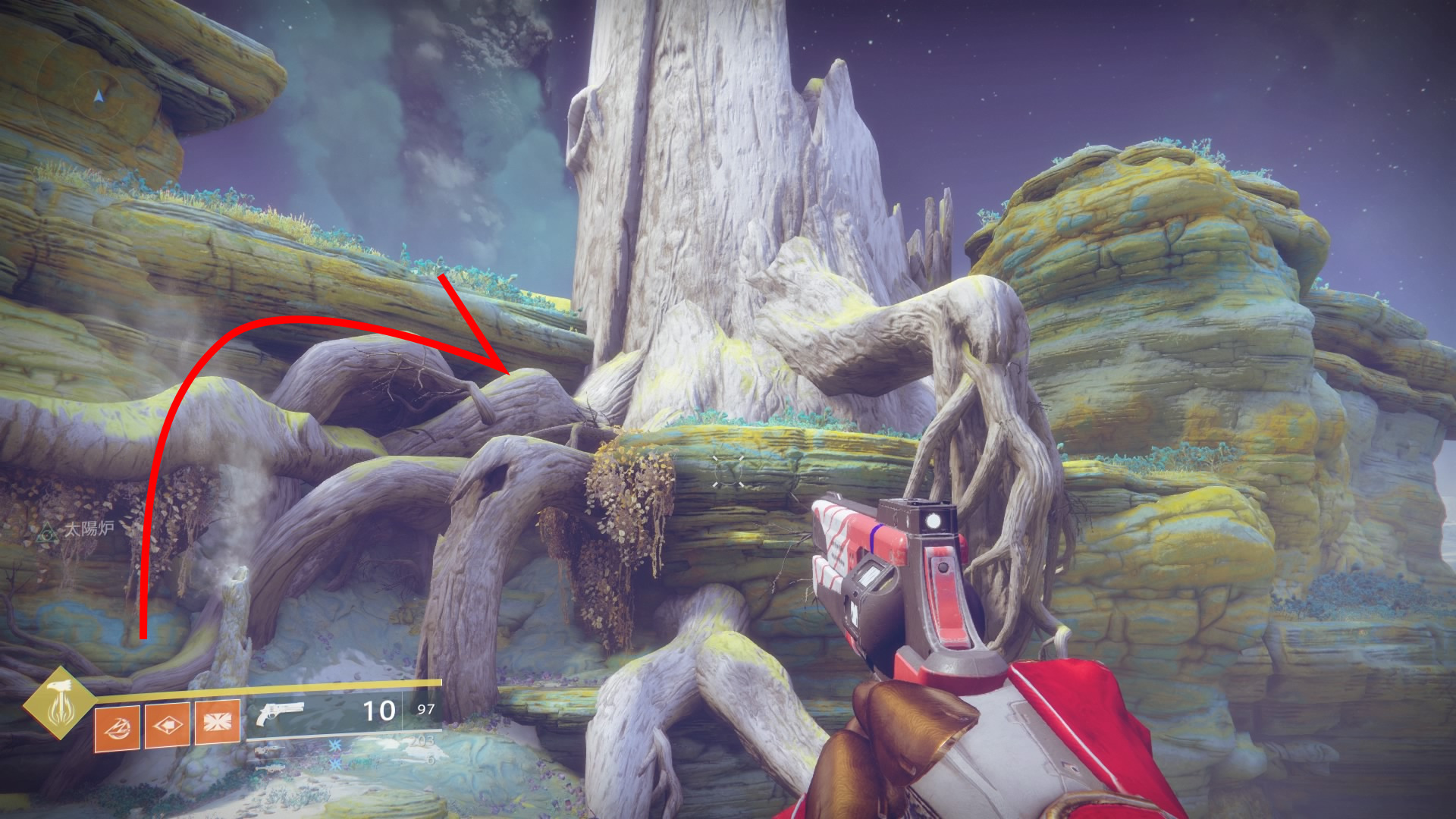
Task: Activate the orange melee ability icon
Action: tap(167, 723)
